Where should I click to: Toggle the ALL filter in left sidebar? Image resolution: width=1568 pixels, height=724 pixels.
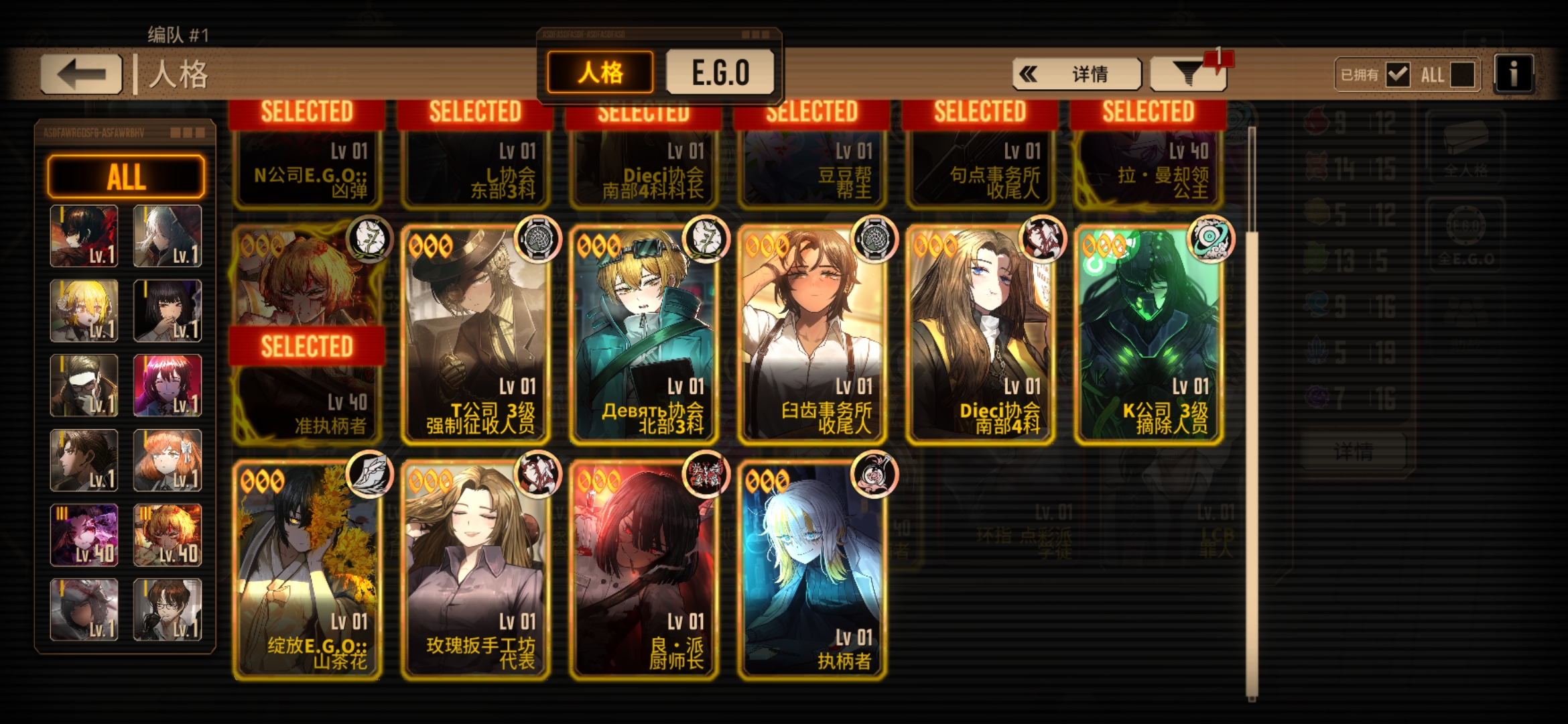pos(126,176)
